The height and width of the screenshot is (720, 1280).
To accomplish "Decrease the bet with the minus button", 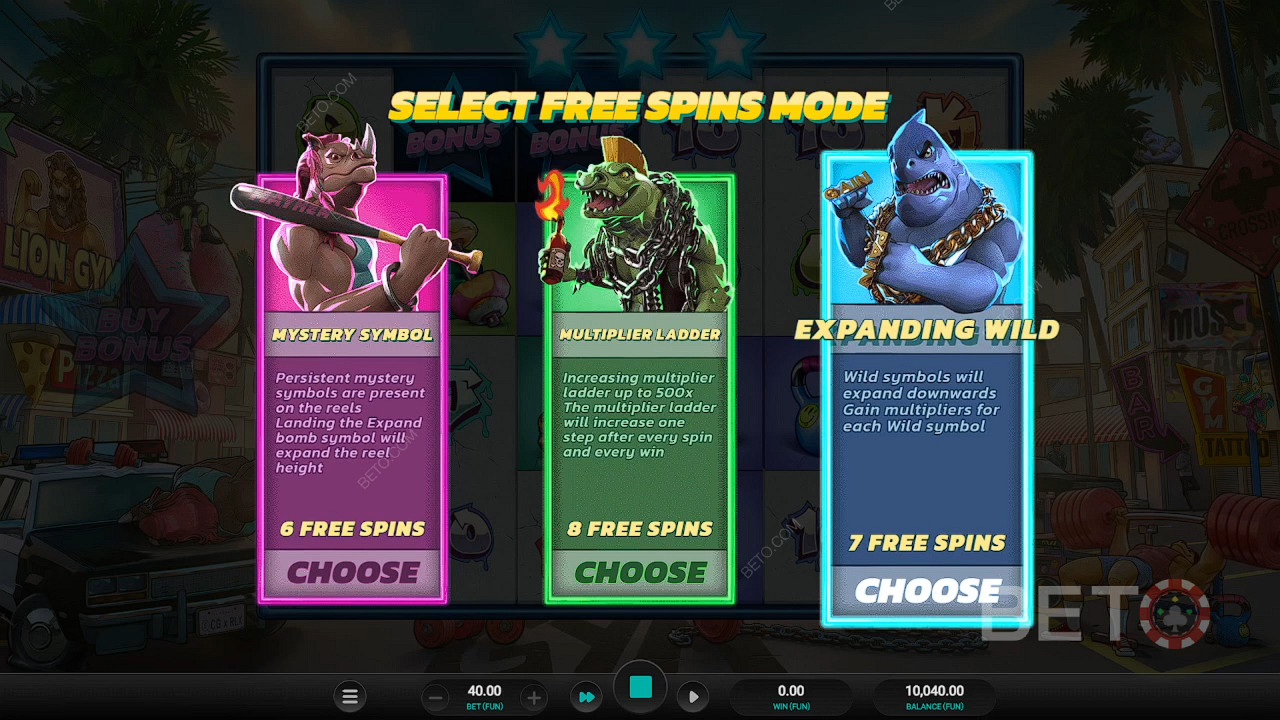I will (435, 697).
